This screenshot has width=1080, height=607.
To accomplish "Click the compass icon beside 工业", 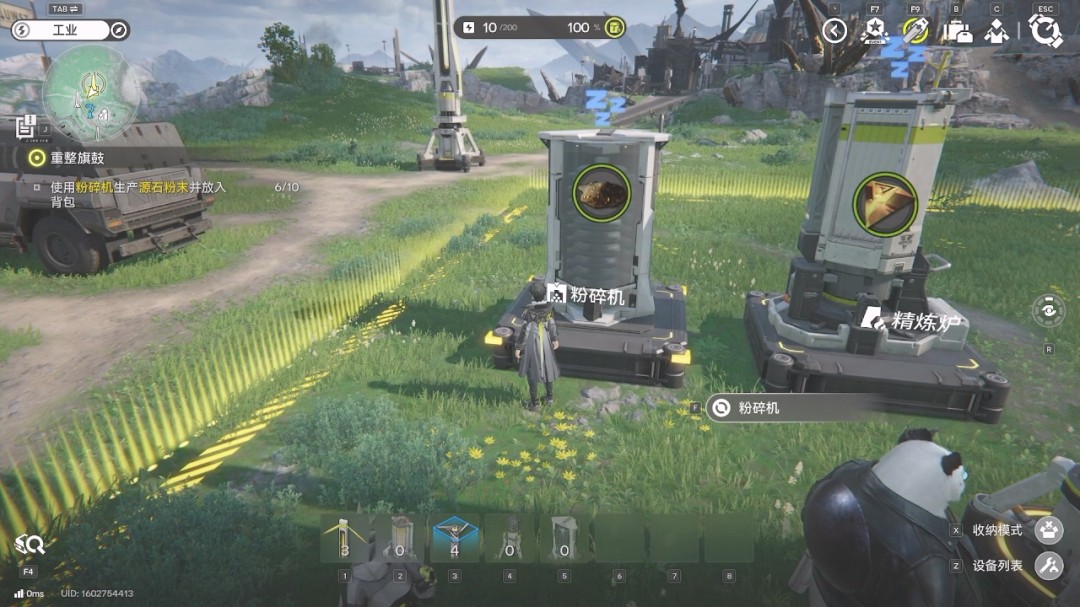I will [x=119, y=30].
